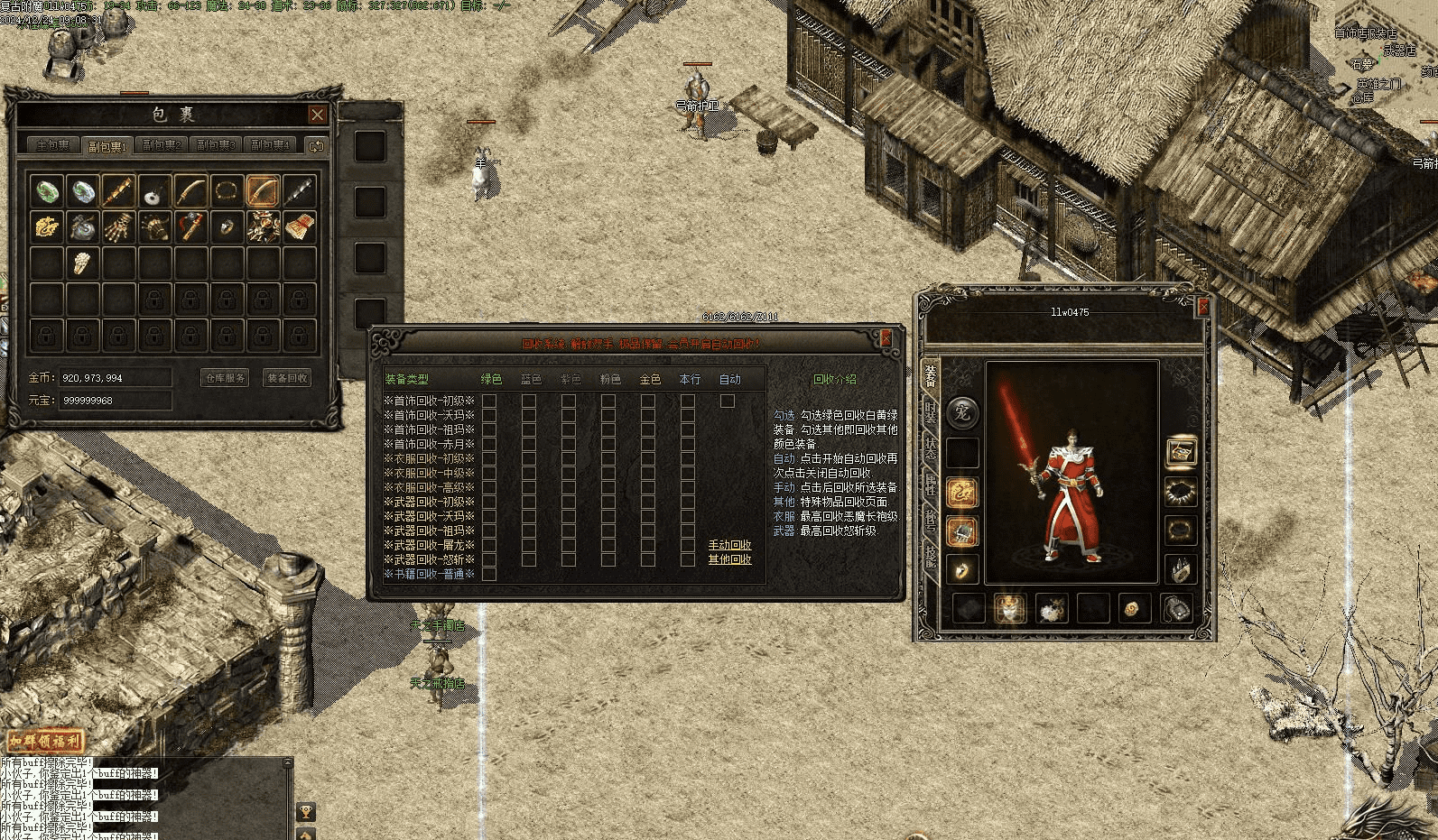The image size is (1438, 840).
Task: Pick the golden dragon item in the bag
Action: tap(47, 226)
